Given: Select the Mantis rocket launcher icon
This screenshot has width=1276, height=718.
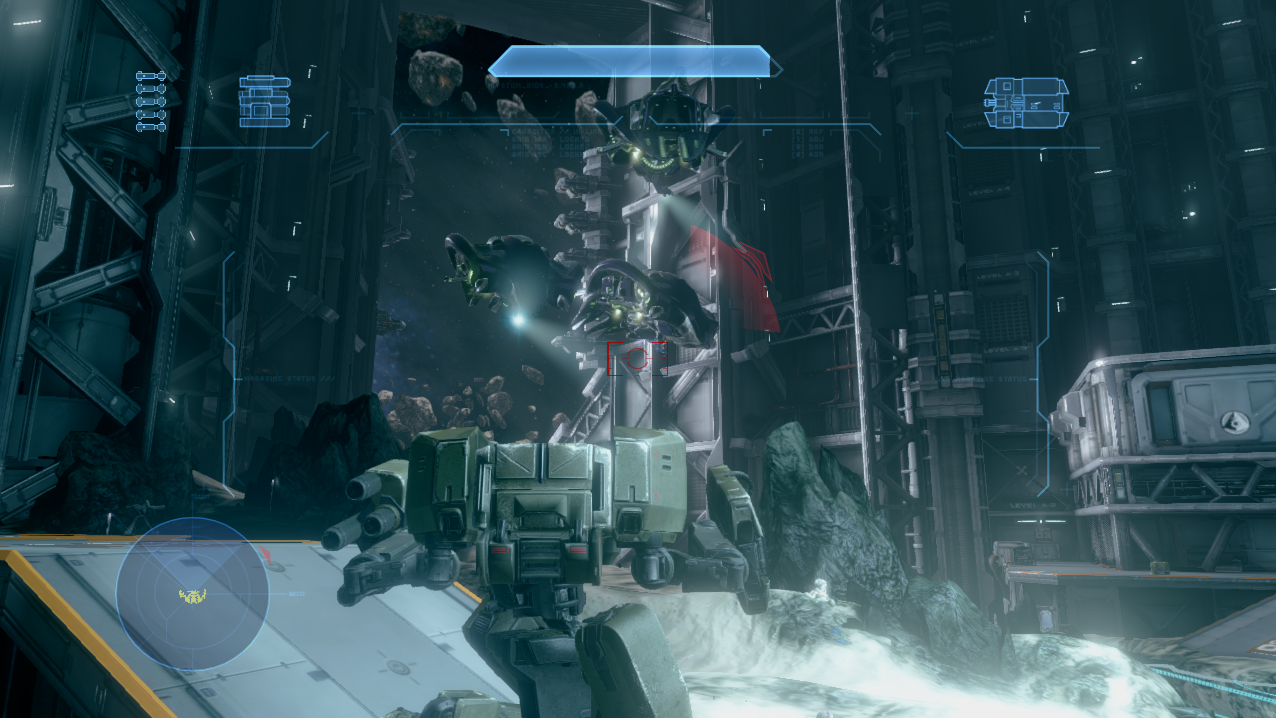Looking at the screenshot, I should [x=264, y=102].
